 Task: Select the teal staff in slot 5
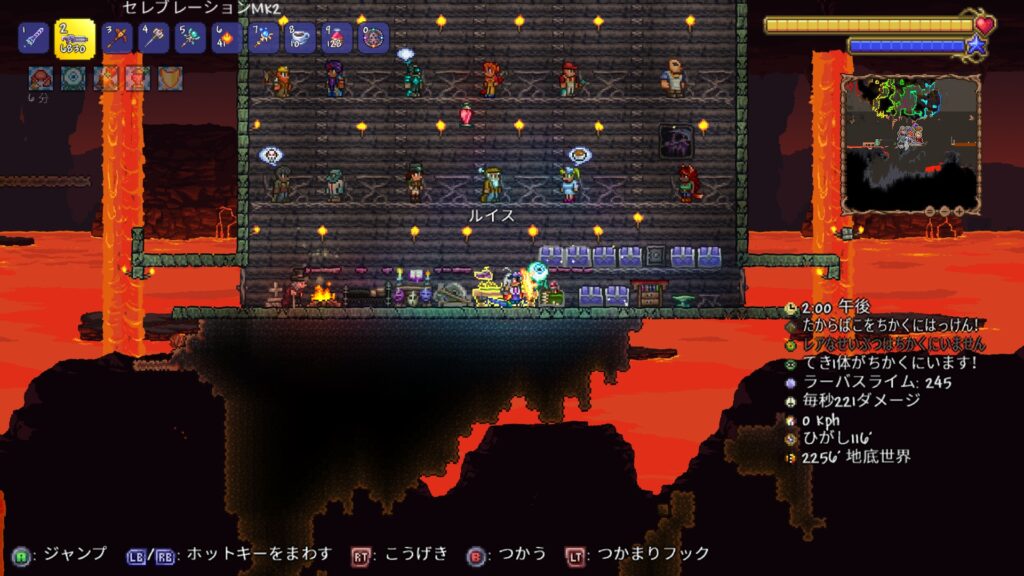point(190,39)
